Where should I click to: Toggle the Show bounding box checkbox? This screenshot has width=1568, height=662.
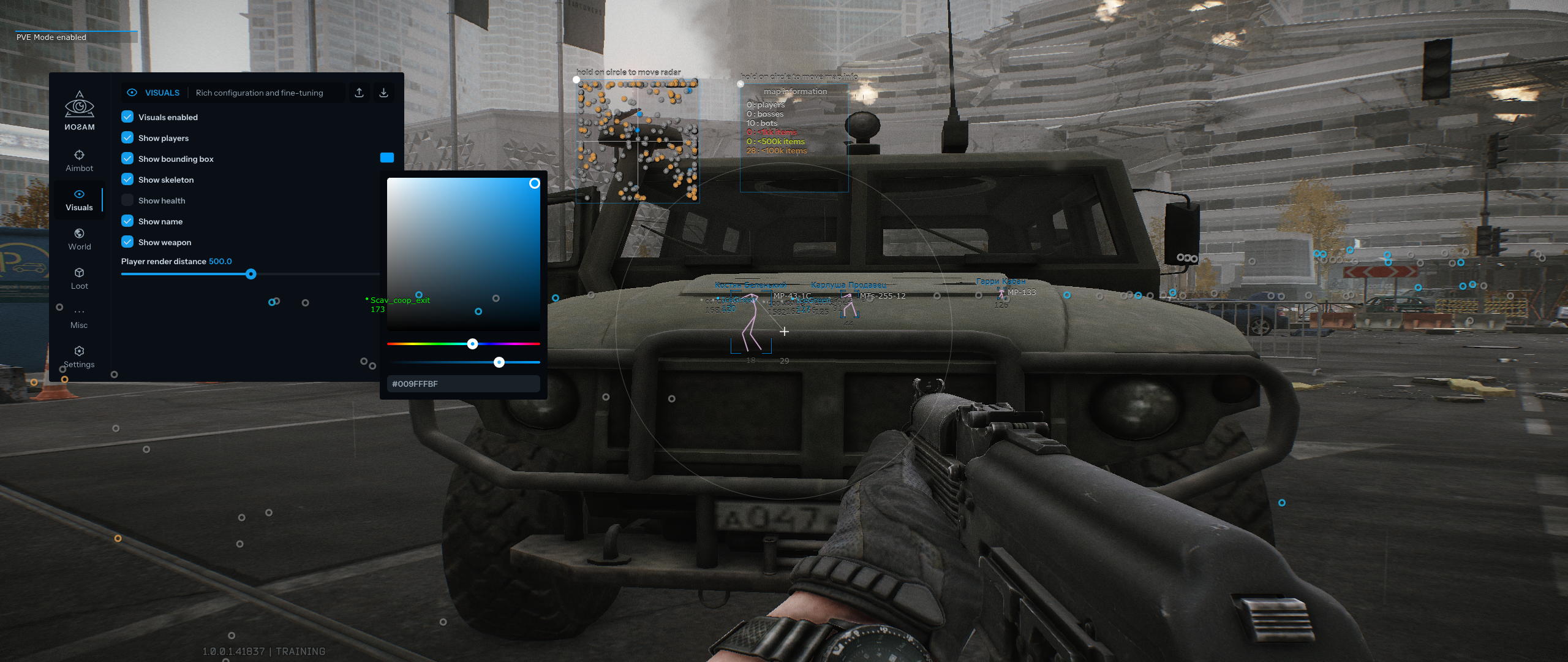coord(127,158)
